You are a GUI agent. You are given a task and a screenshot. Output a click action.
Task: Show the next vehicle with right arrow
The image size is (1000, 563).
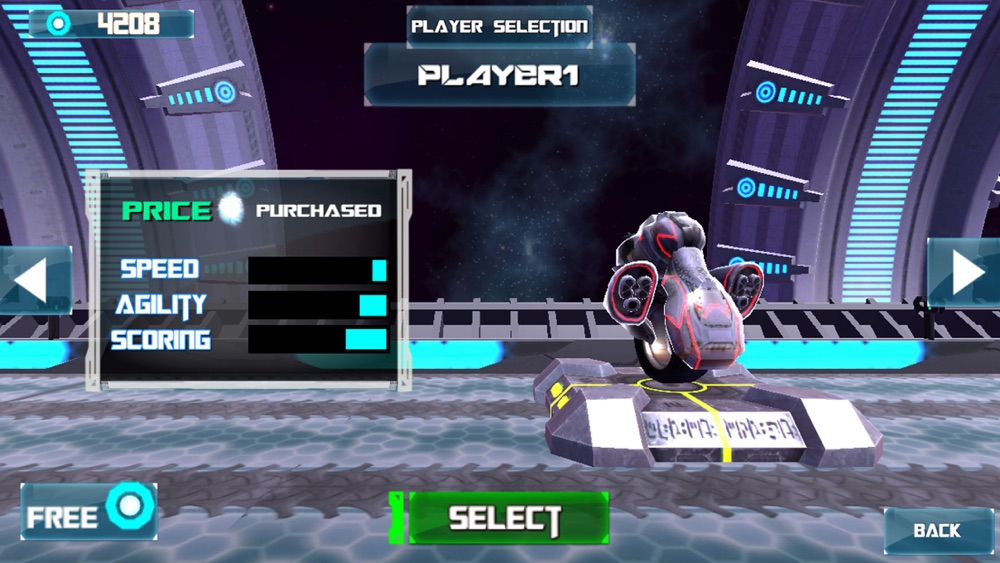pos(964,274)
